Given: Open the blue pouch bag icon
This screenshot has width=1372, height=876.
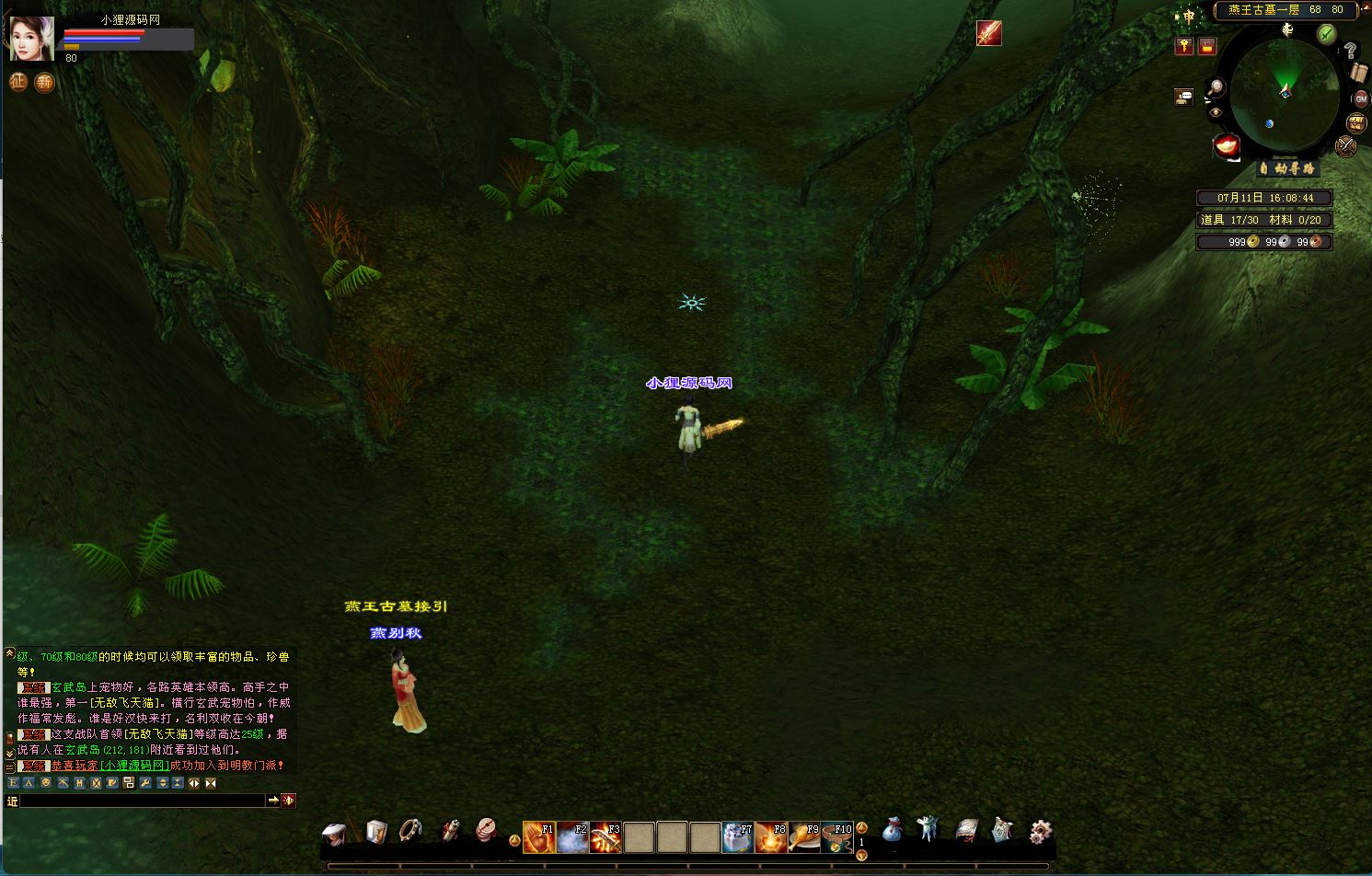Looking at the screenshot, I should coord(892,831).
